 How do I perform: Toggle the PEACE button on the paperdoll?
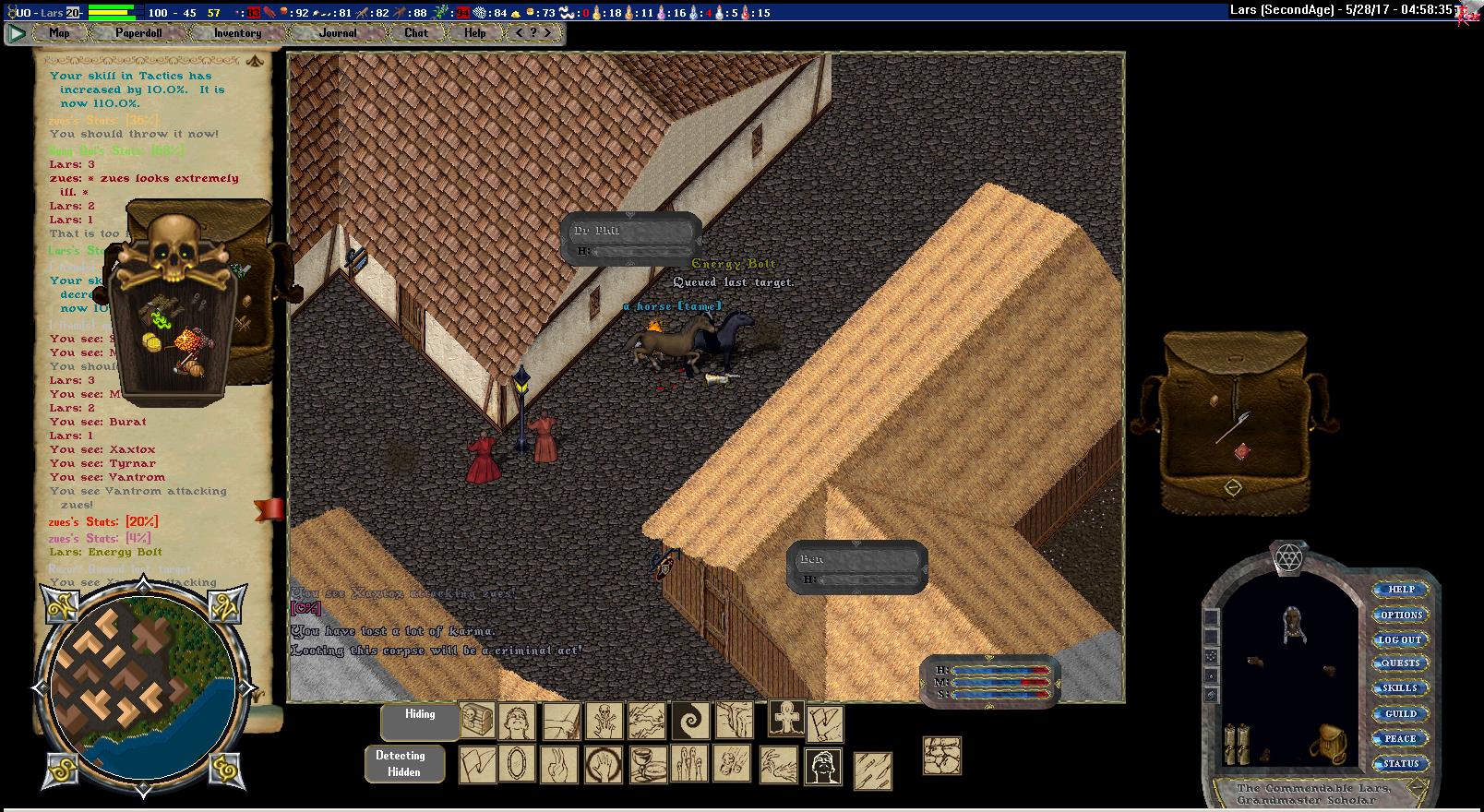(1399, 738)
